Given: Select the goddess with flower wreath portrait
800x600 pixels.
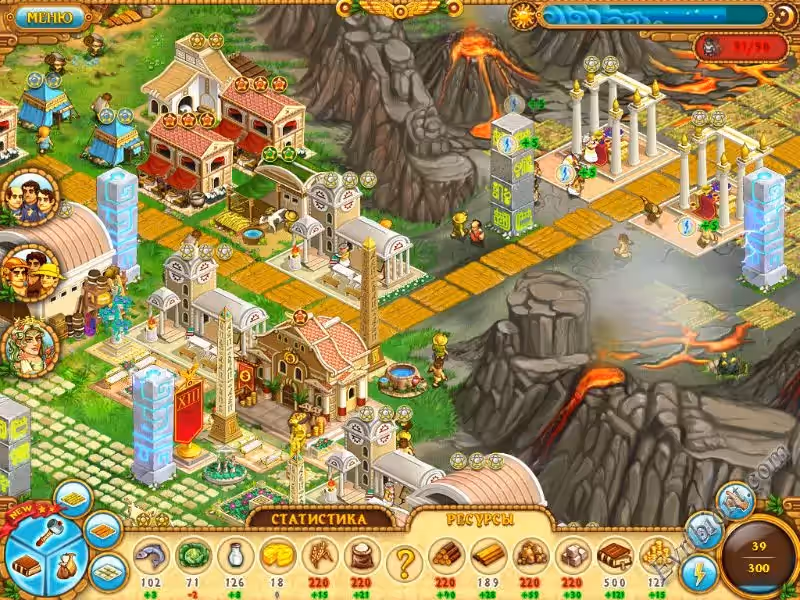Looking at the screenshot, I should 29,343.
